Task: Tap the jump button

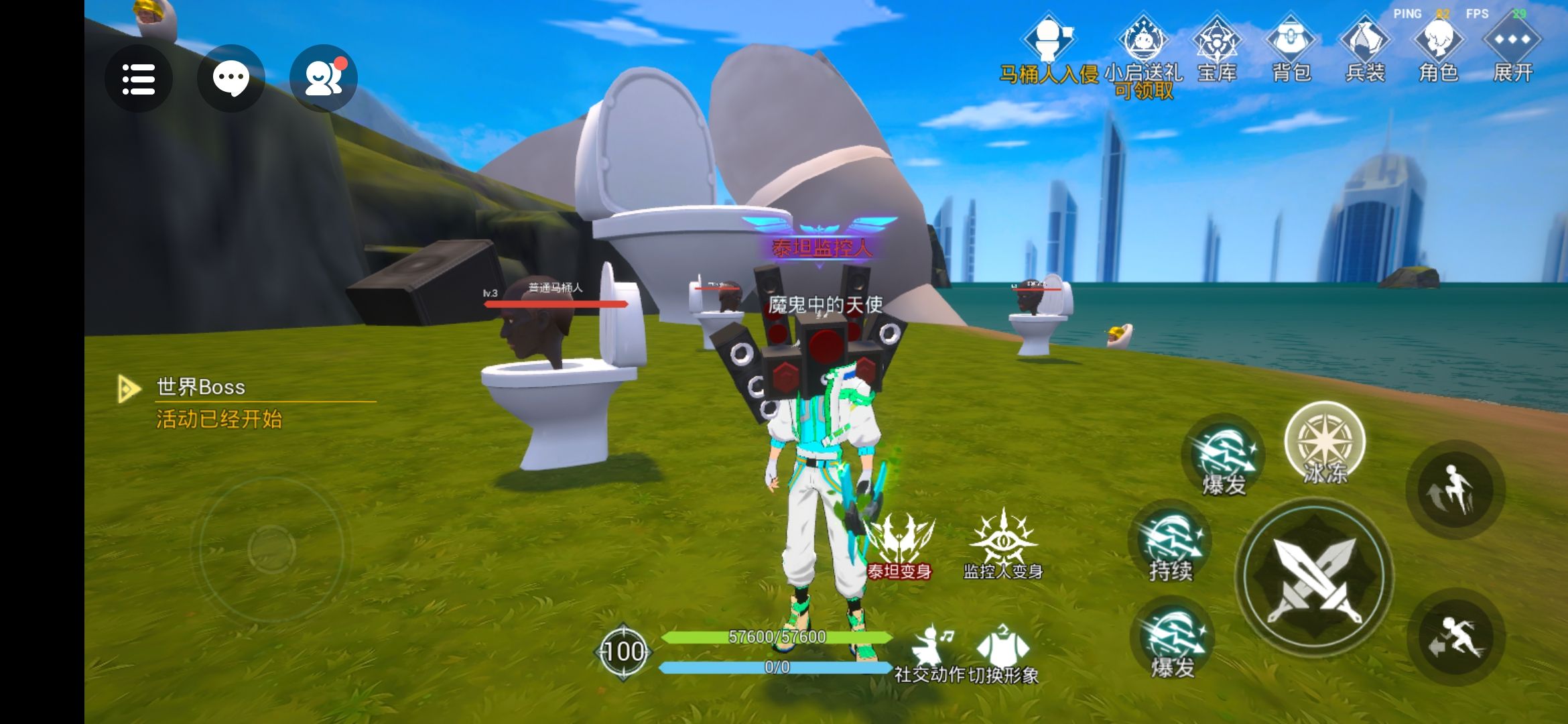Action: (x=1455, y=489)
